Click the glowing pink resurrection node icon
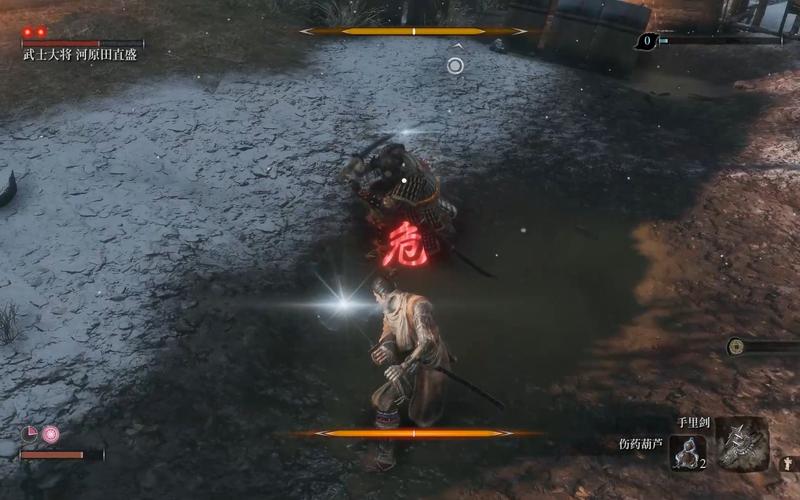Screen dimensions: 800x500 [x=50, y=434]
